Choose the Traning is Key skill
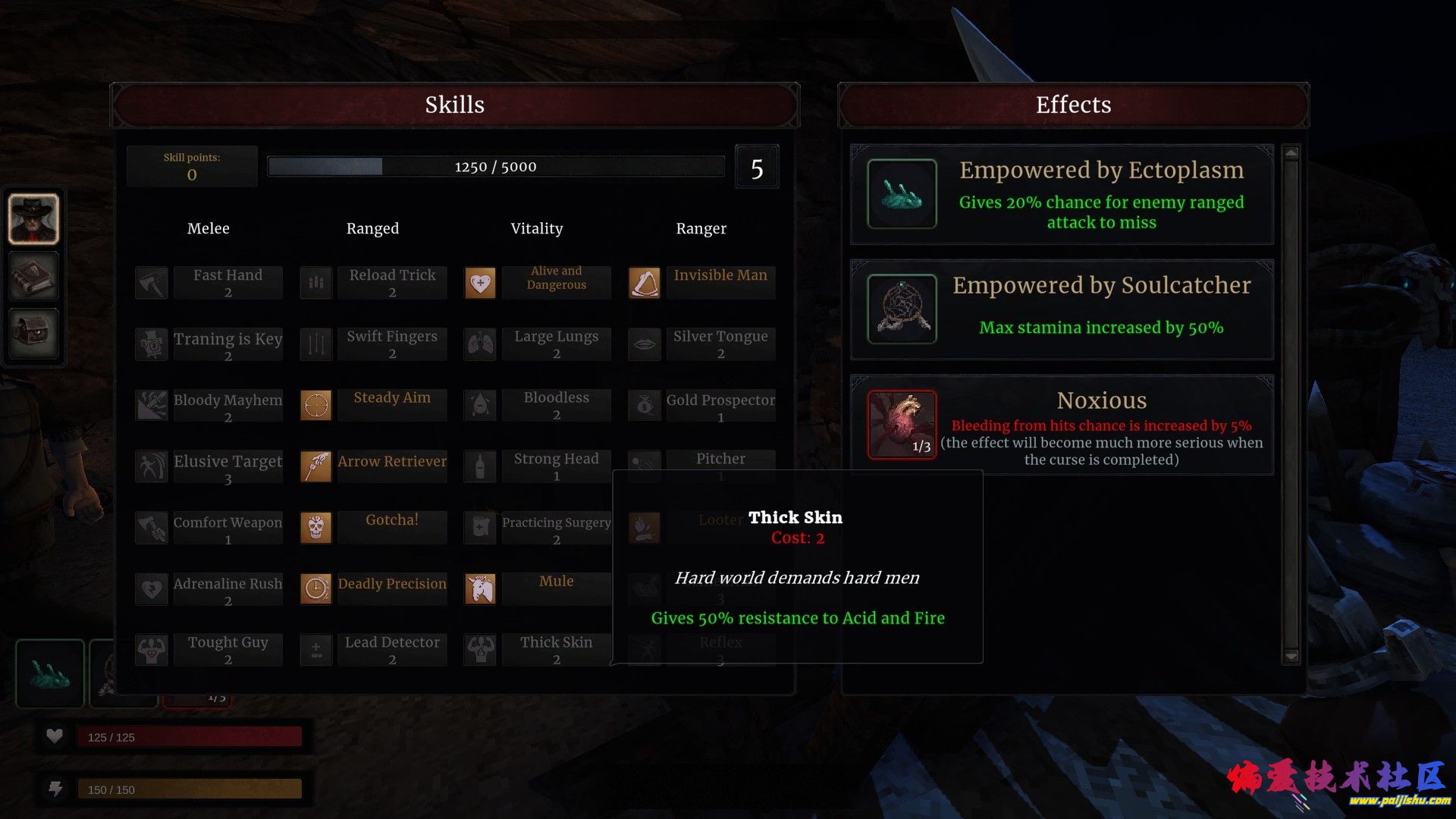This screenshot has height=819, width=1456. [x=227, y=344]
